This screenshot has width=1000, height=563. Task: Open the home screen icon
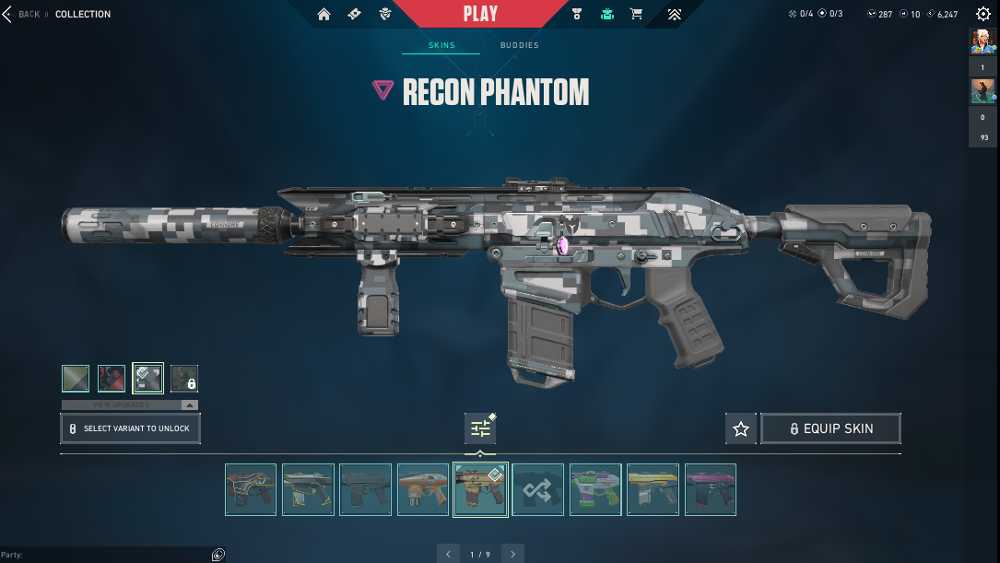(324, 14)
